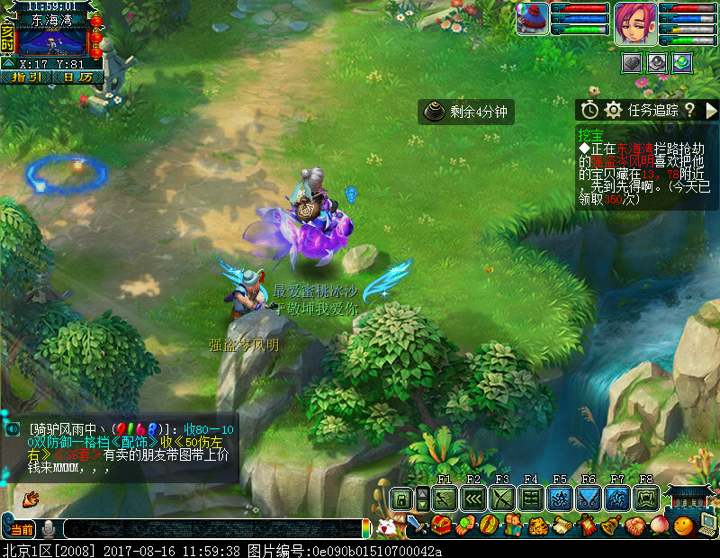This screenshot has height=558, width=720.
Task: Use the F5 blue skill slot
Action: click(560, 498)
